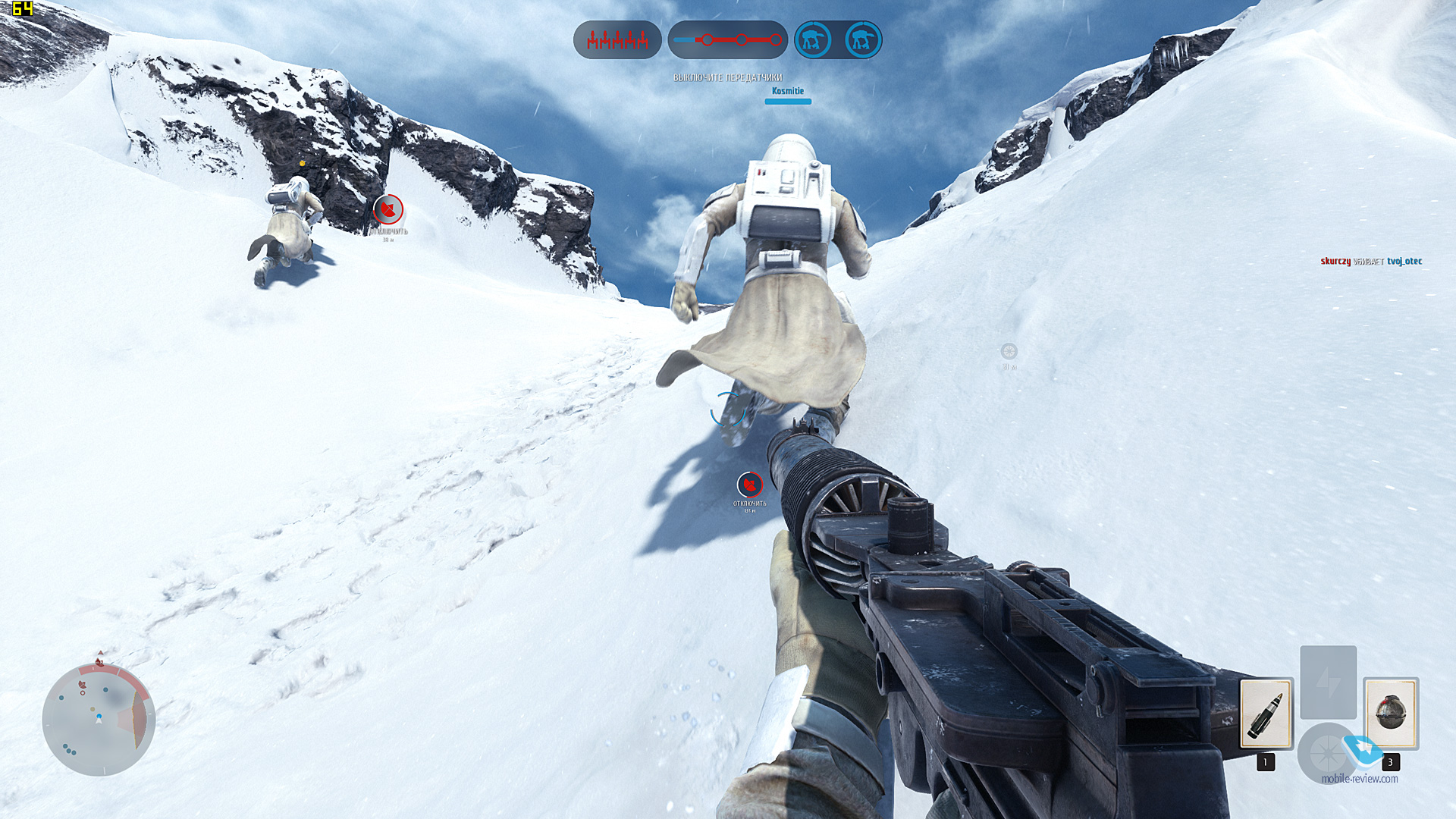This screenshot has width=1456, height=819.
Task: Click the circular minimap radar
Action: [99, 719]
